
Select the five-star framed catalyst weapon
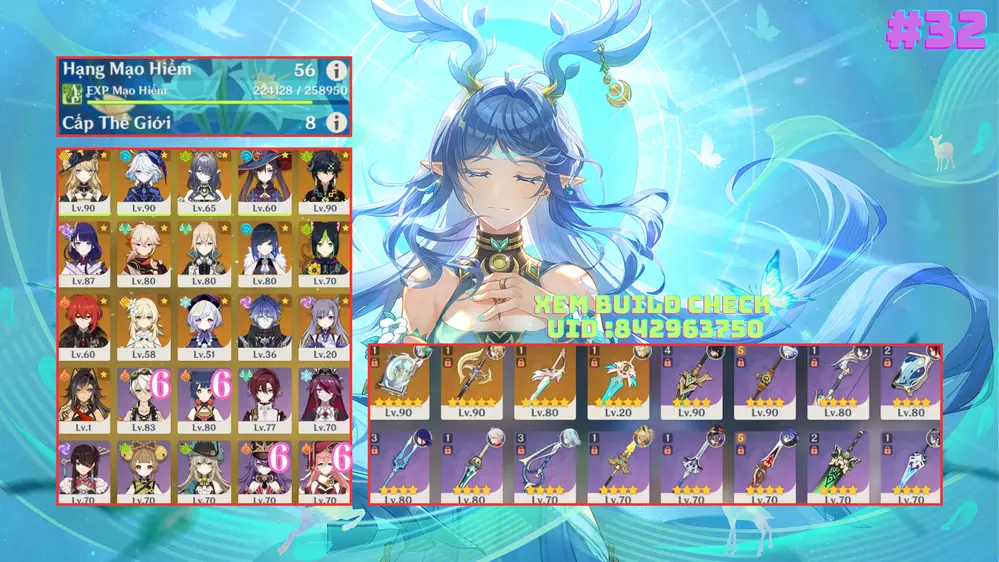[x=400, y=382]
